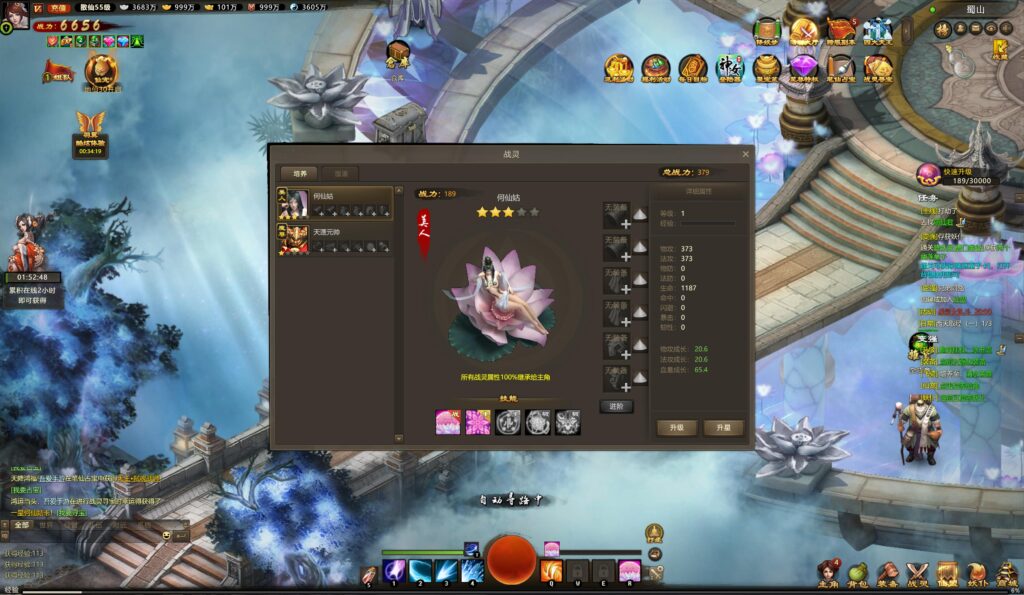The height and width of the screenshot is (595, 1024).
Task: Activate the purple slash skill in slot 1
Action: pos(394,571)
